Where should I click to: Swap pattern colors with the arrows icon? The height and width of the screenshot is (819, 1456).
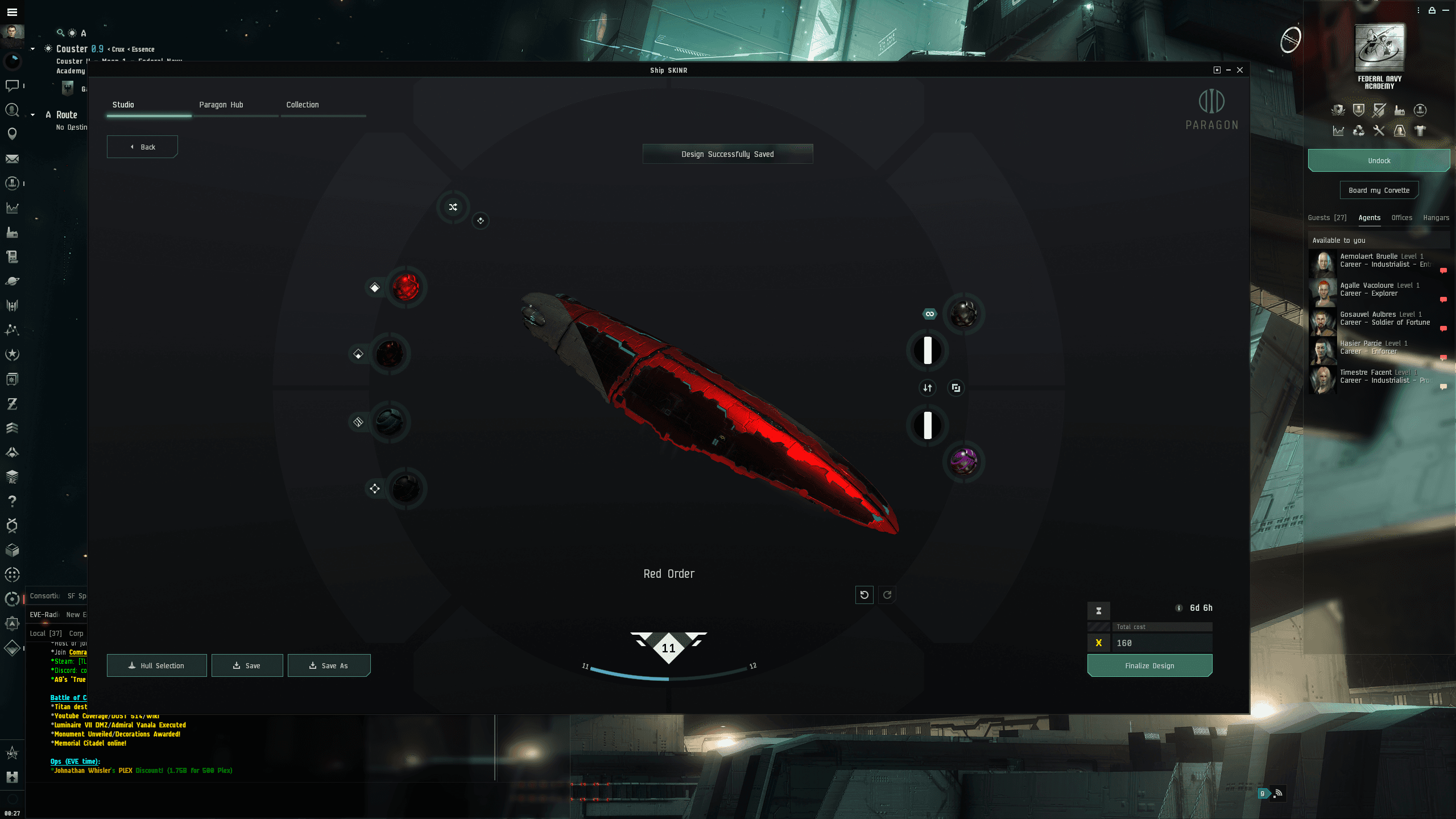point(928,388)
